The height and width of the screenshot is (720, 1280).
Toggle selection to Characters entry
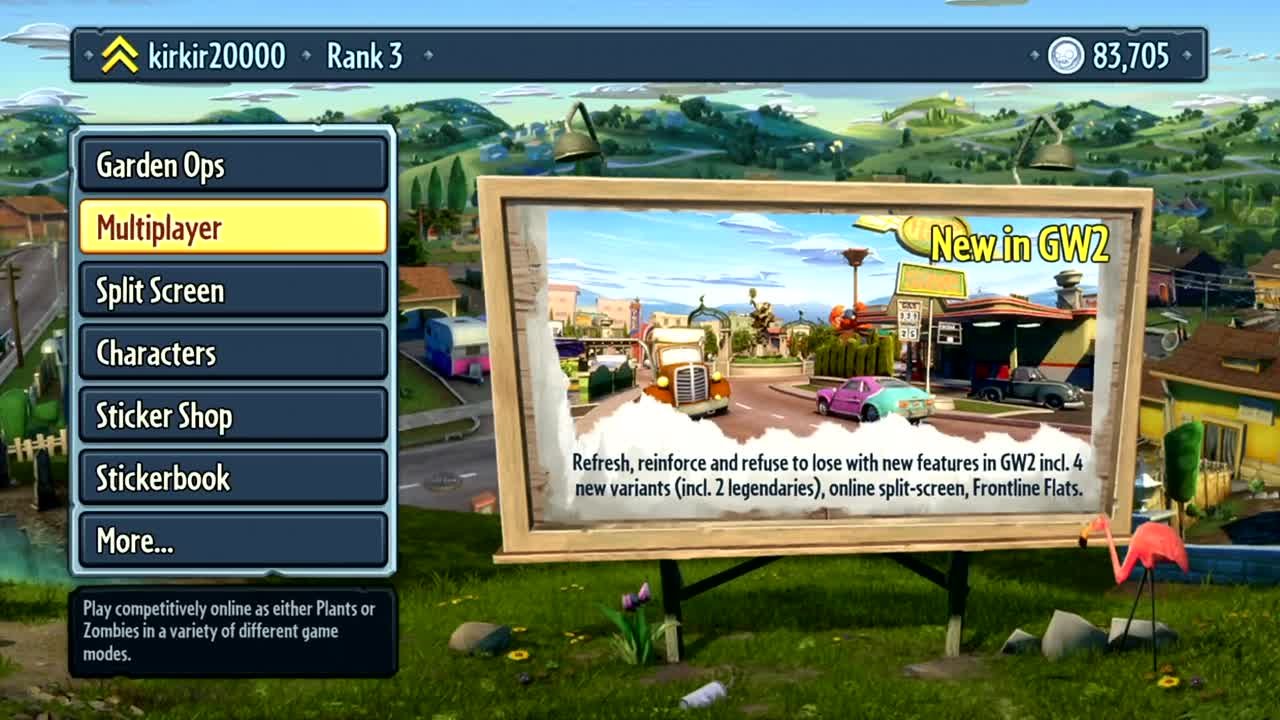pos(232,353)
